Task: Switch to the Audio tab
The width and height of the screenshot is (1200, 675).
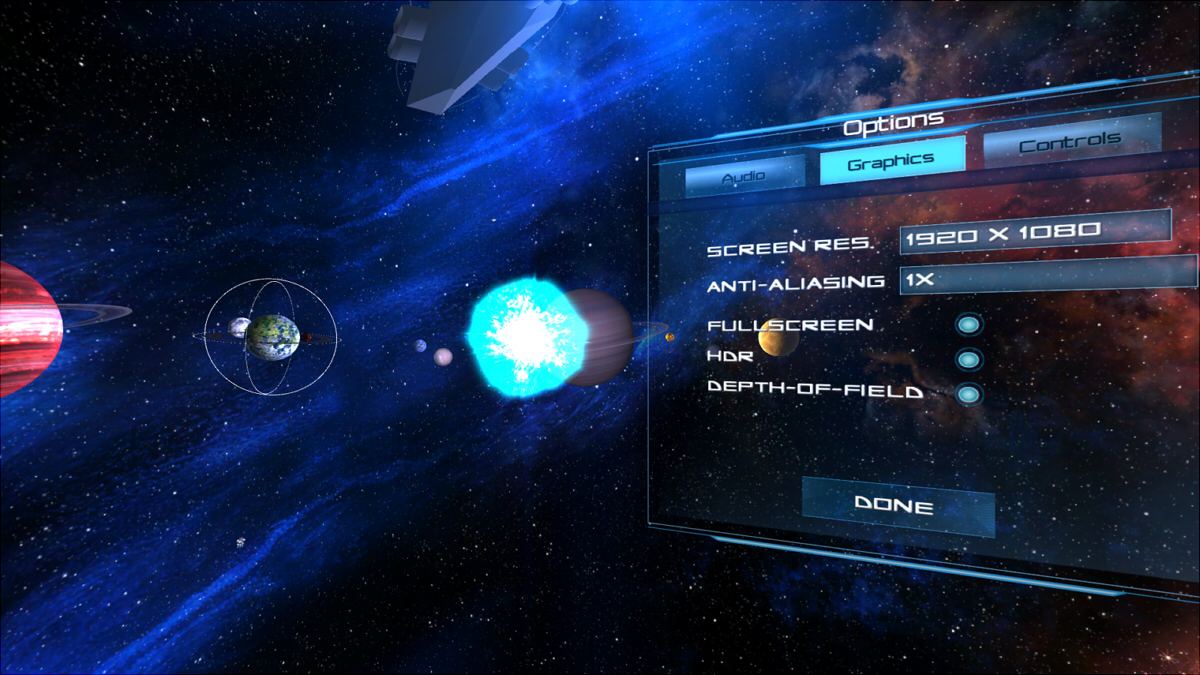Action: click(x=744, y=174)
